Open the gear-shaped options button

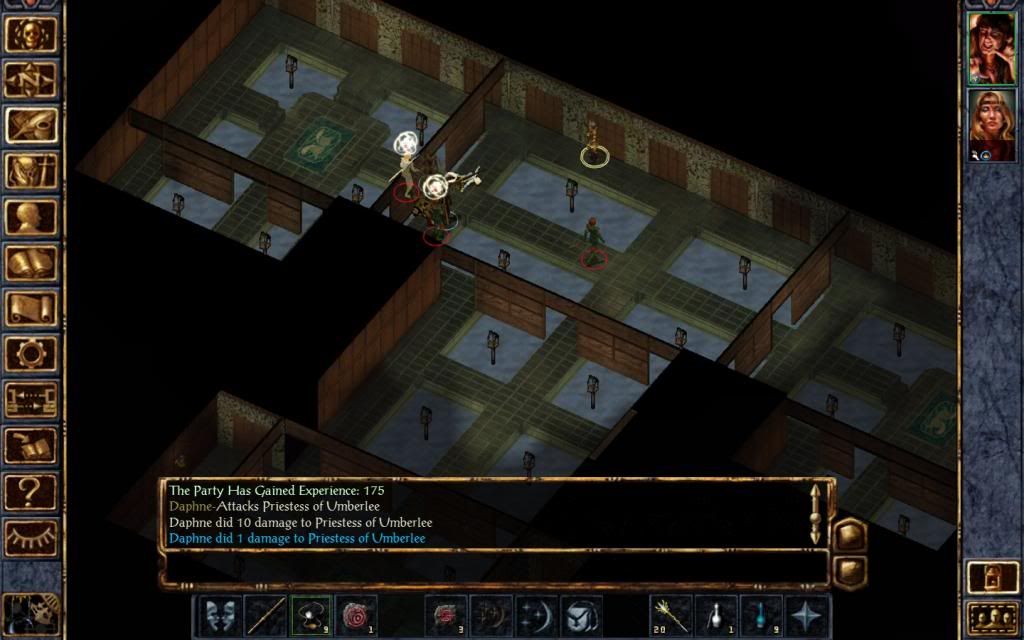31,355
